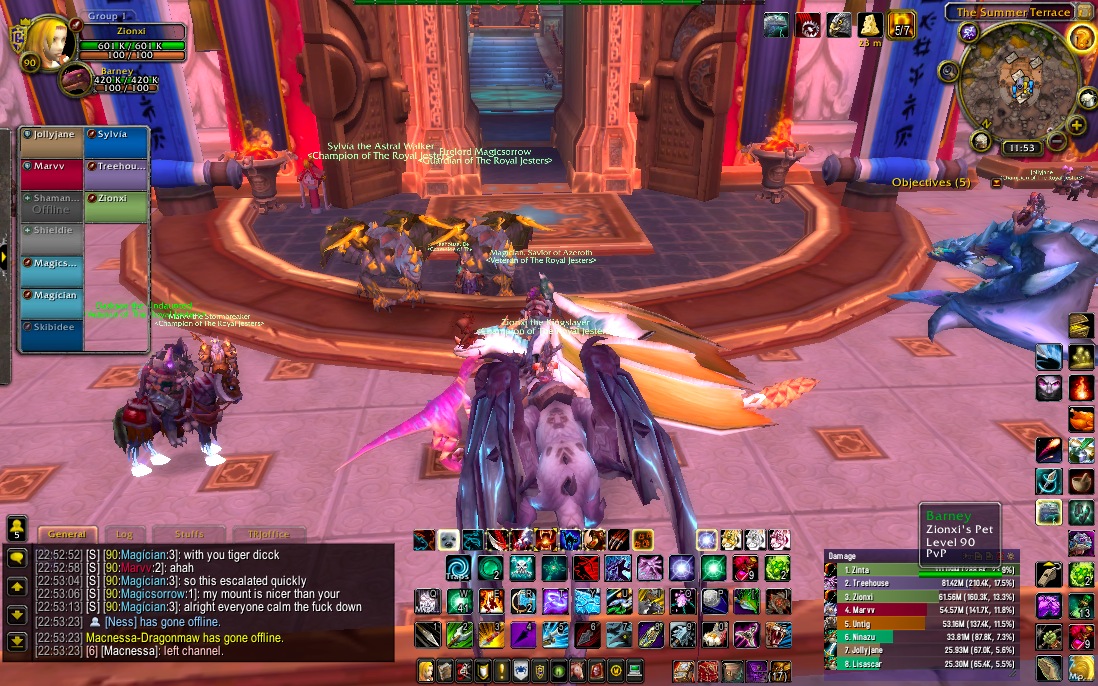Click the minimap clock showing 11:53
The image size is (1098, 686).
coord(1022,148)
